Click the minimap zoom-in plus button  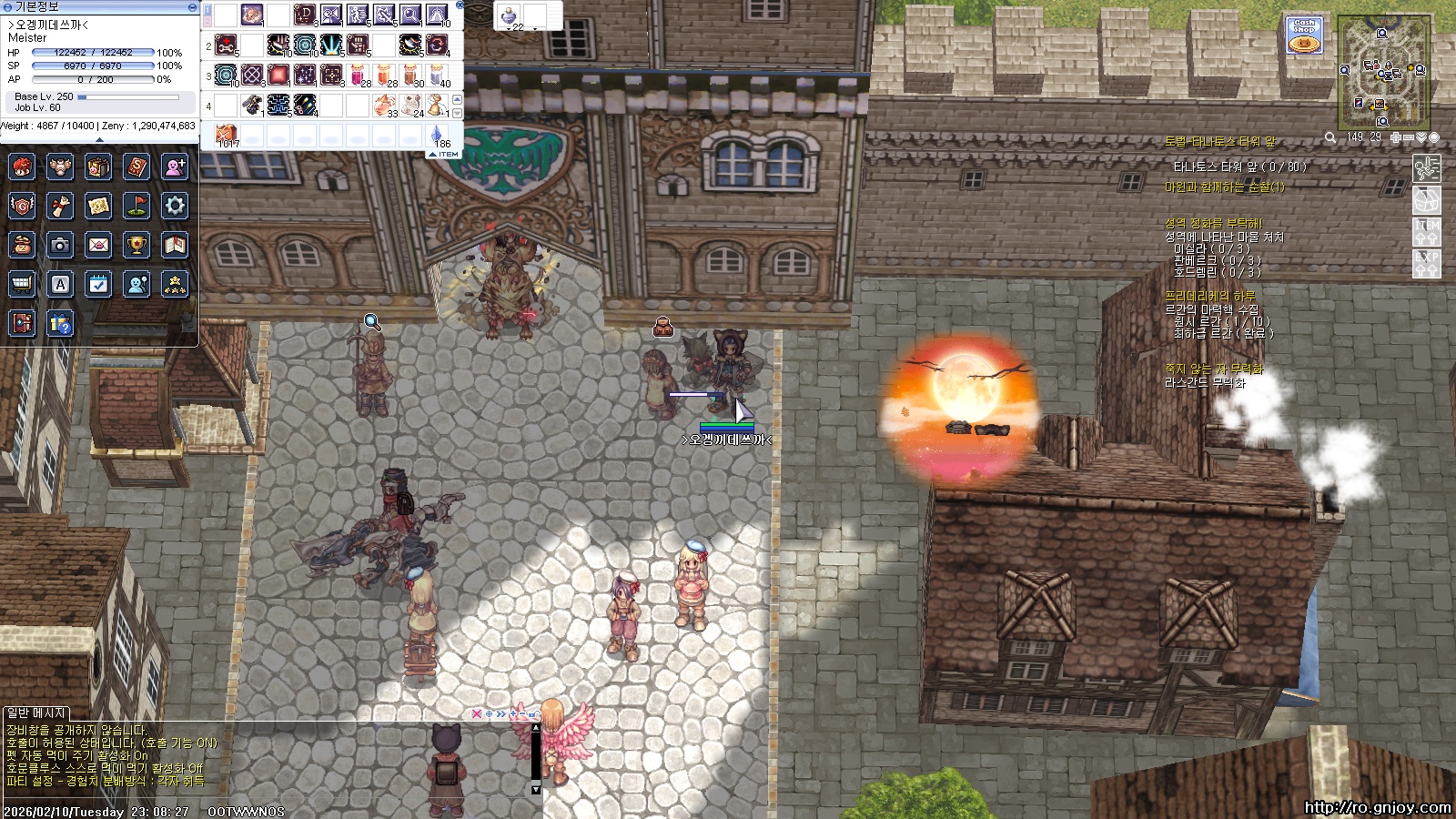point(1396,137)
